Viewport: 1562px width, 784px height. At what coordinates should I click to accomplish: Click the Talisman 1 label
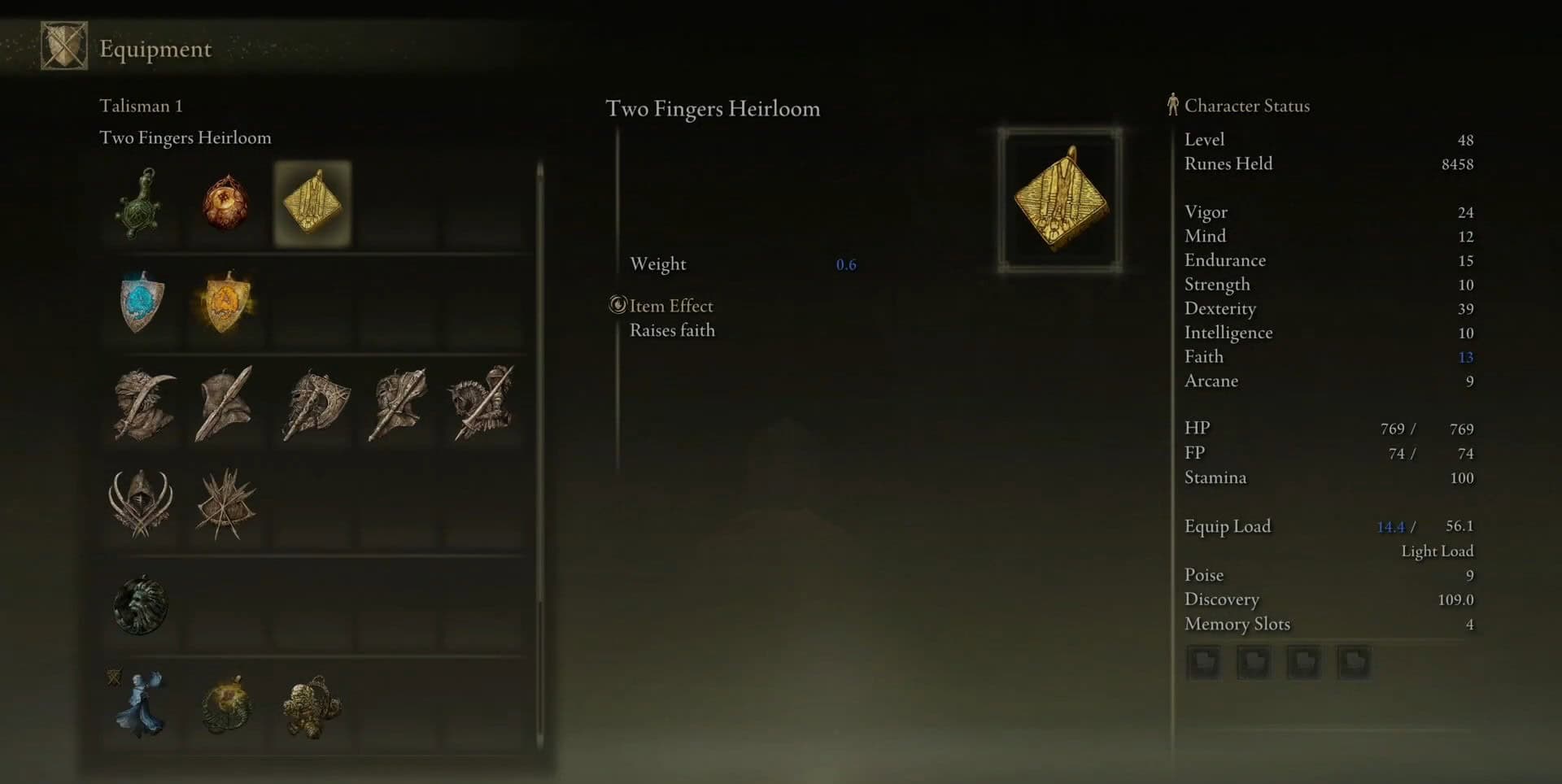[x=140, y=106]
